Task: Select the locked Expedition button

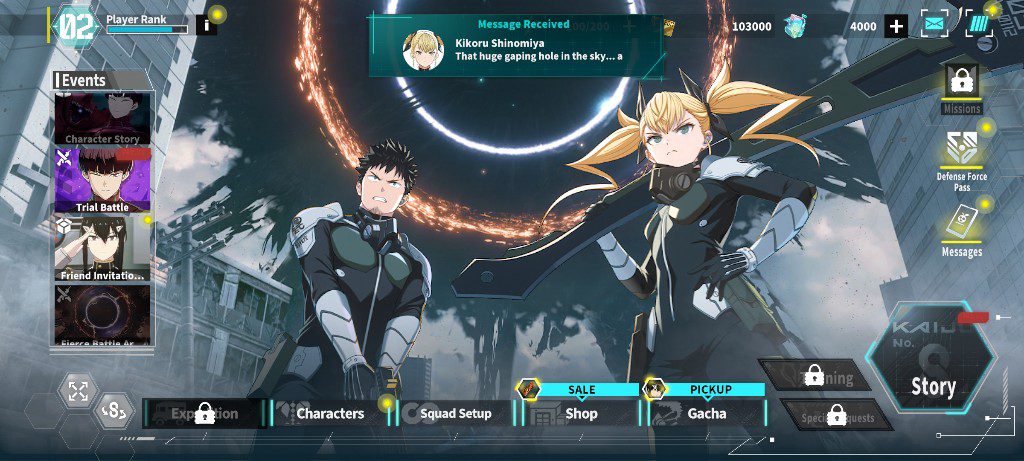Action: pos(205,413)
